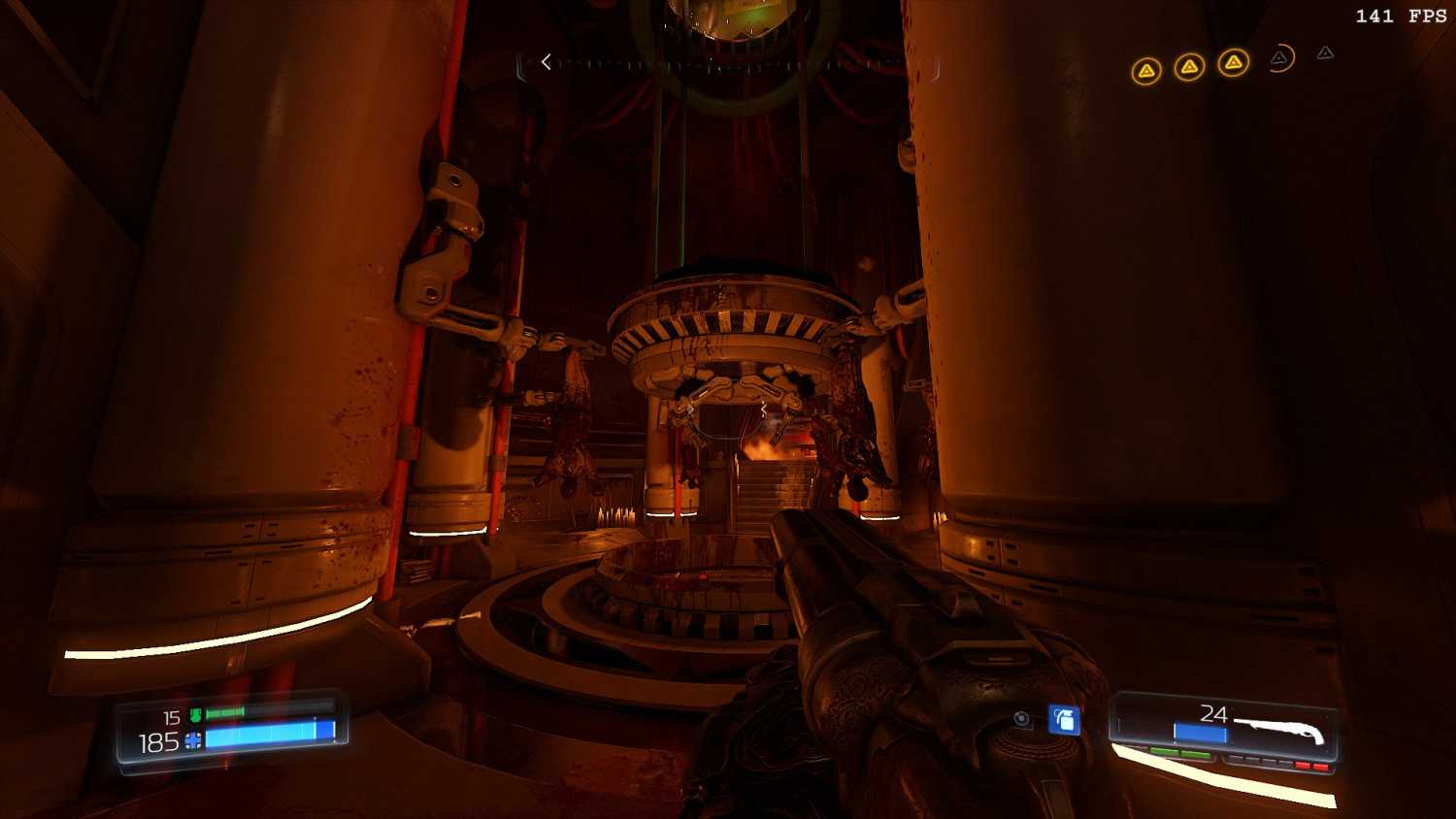
Task: Select the triangle icon with a partial ring
Action: (1280, 58)
